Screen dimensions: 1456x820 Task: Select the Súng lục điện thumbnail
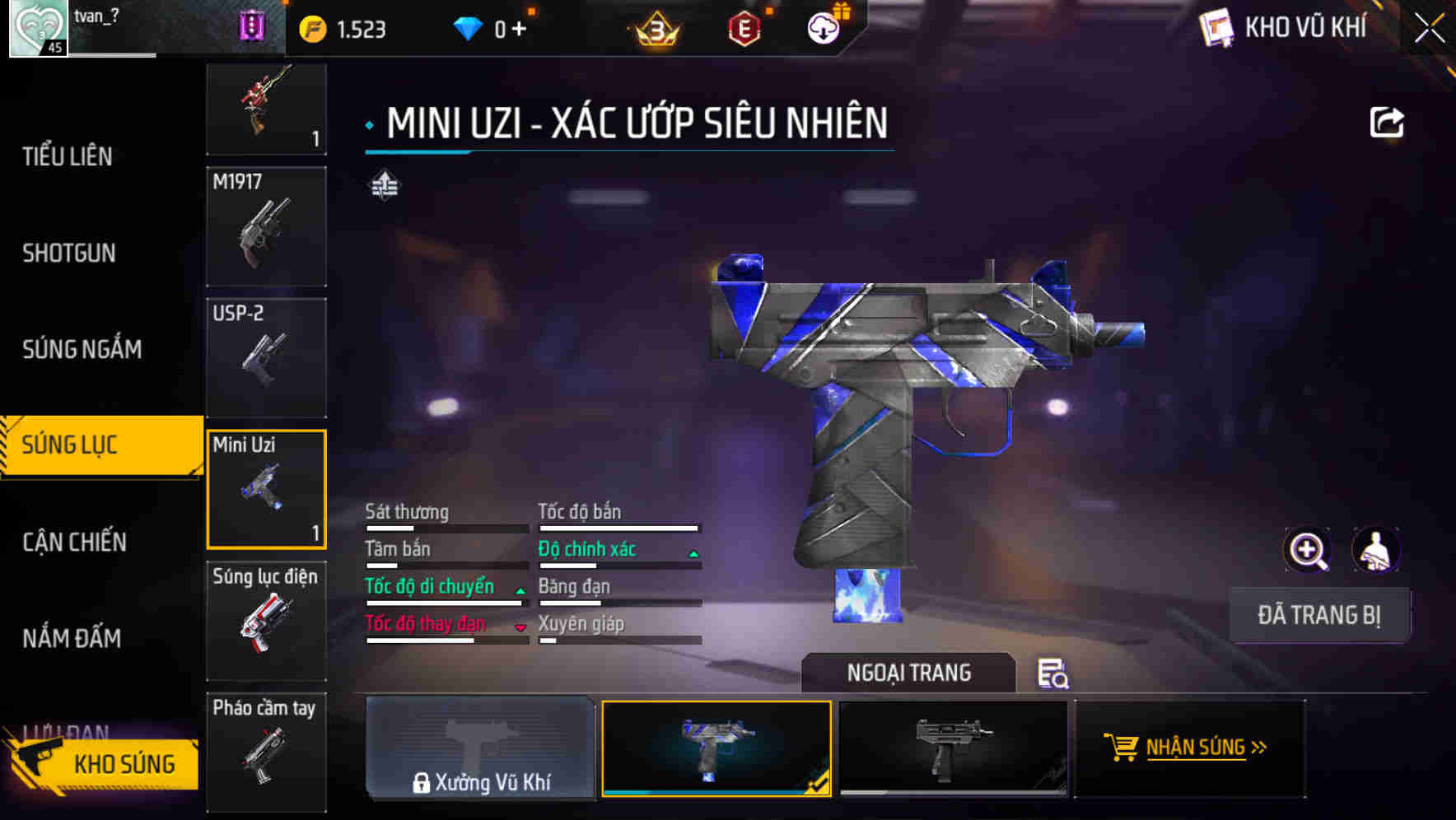point(265,623)
